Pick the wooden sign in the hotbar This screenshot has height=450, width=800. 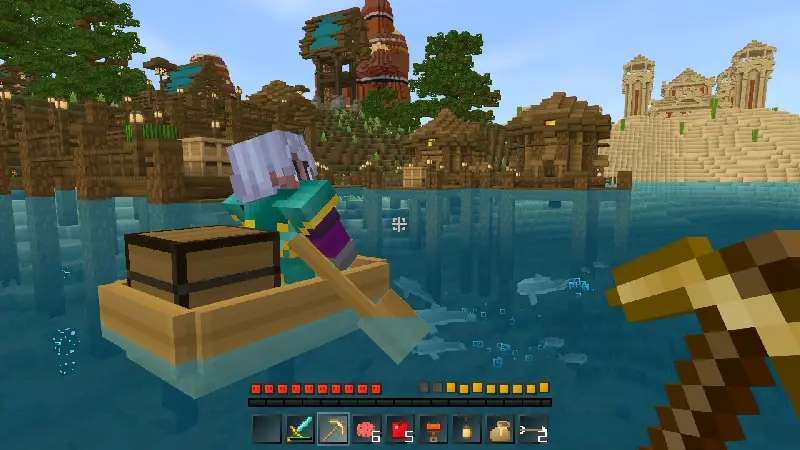click(432, 429)
